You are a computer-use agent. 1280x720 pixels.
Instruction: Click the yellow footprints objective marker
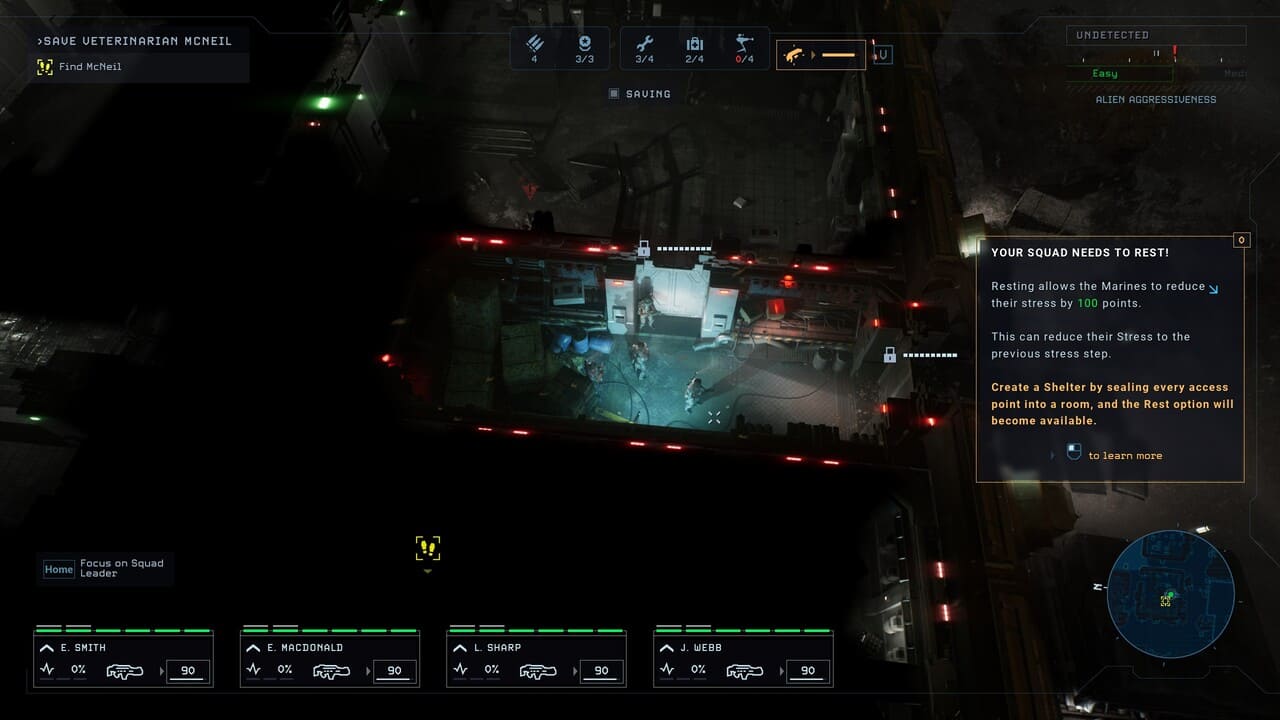428,548
